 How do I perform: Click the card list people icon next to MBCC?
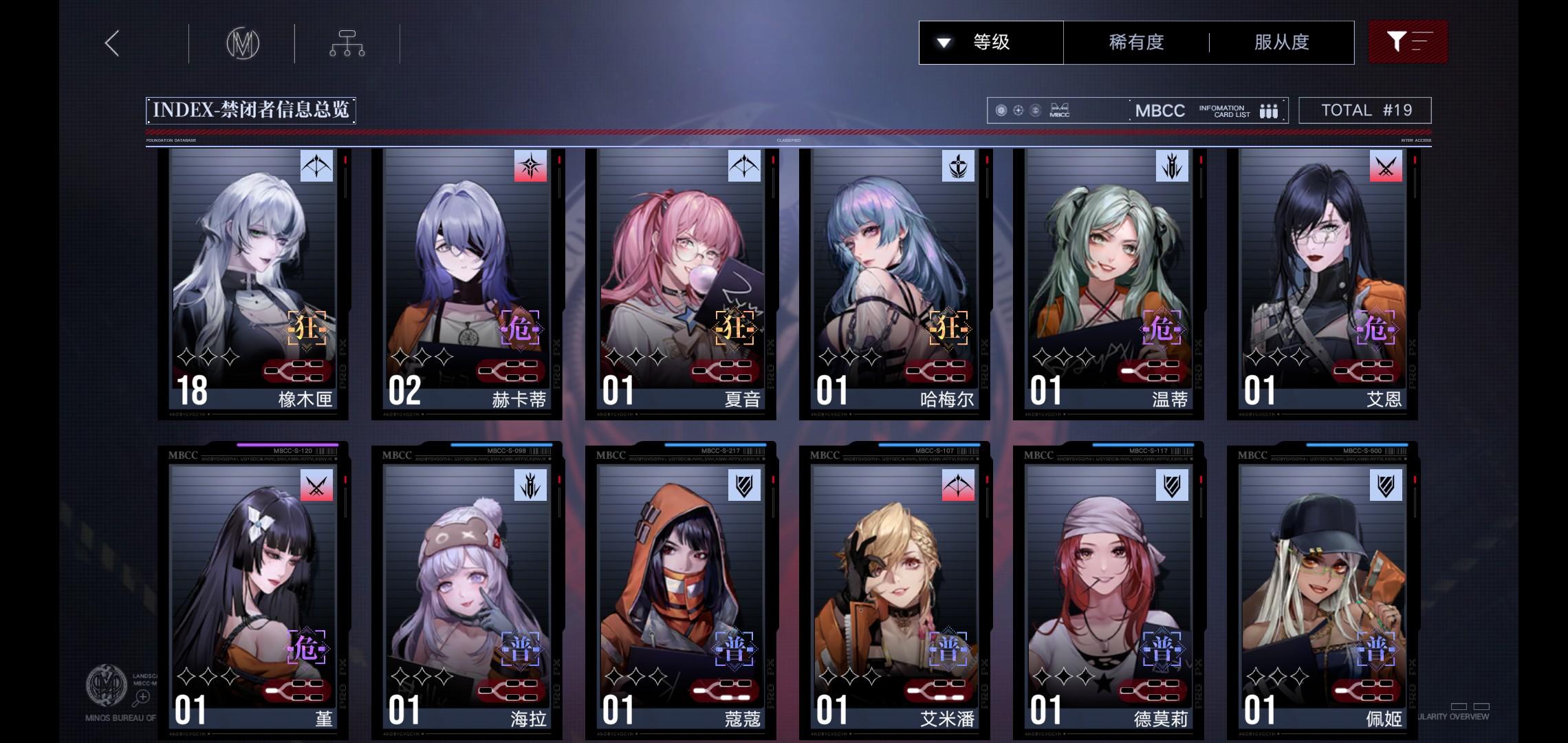[1269, 109]
